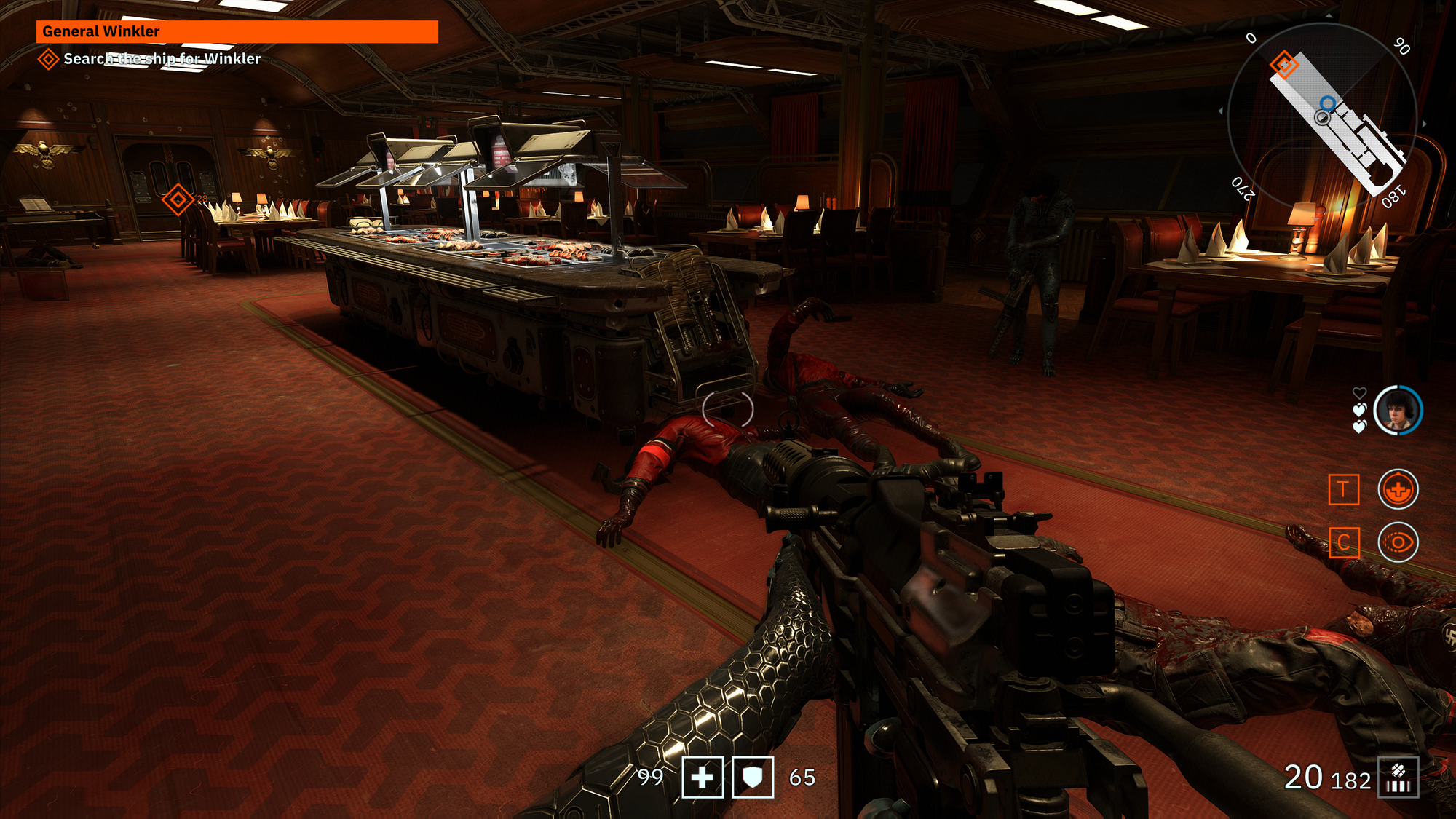Activate the cloak eye ability icon
This screenshot has width=1456, height=819.
pyautogui.click(x=1398, y=543)
